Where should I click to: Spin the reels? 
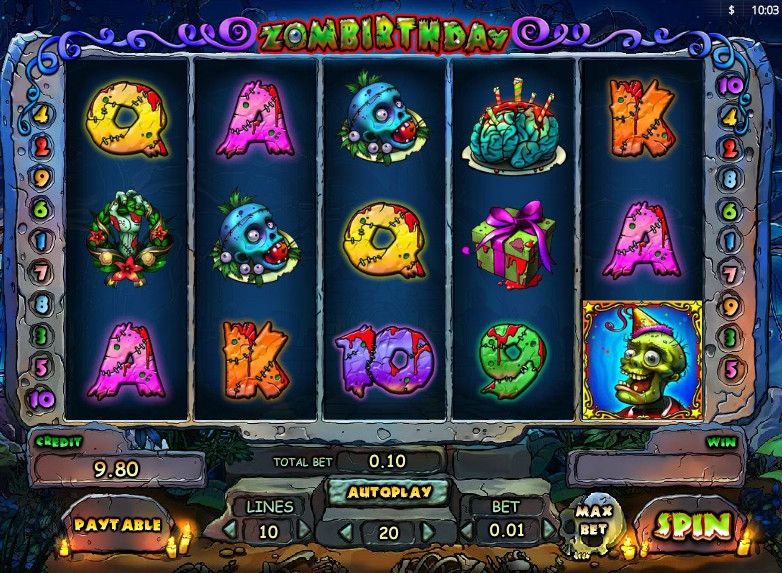pos(688,523)
